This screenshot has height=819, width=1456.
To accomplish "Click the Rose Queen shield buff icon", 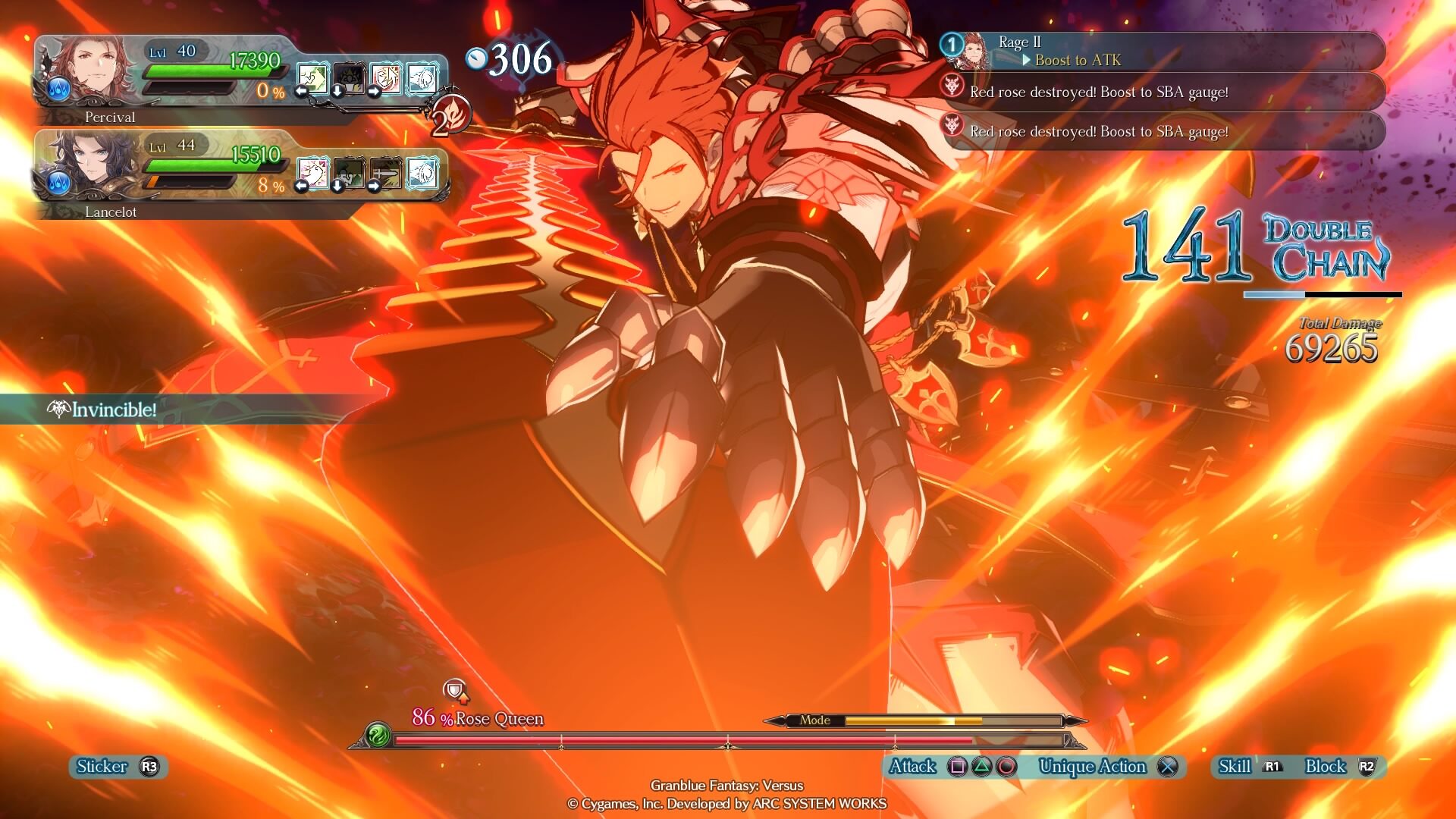I will click(x=455, y=690).
